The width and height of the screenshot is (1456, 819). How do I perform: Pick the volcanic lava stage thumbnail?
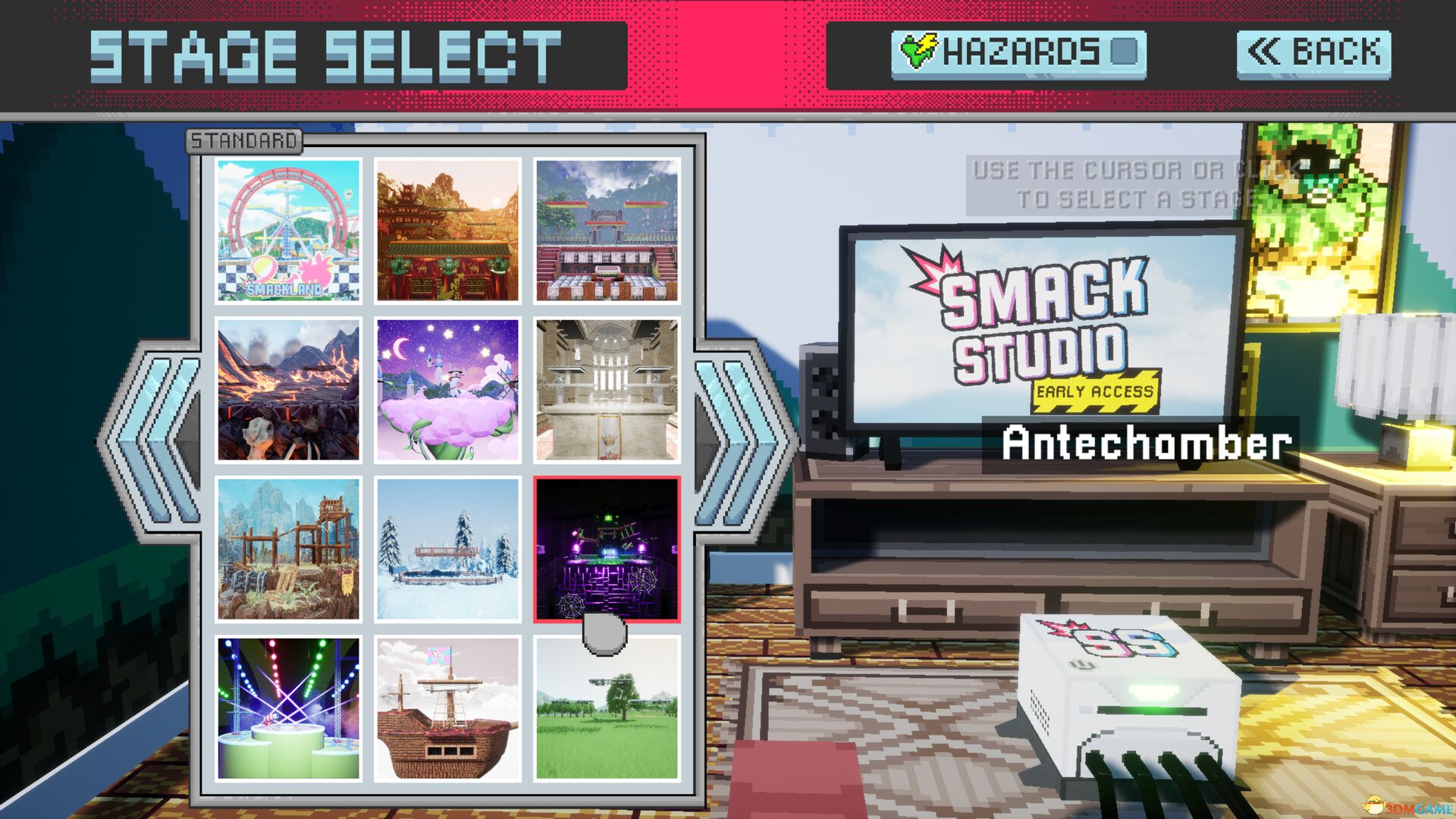290,391
